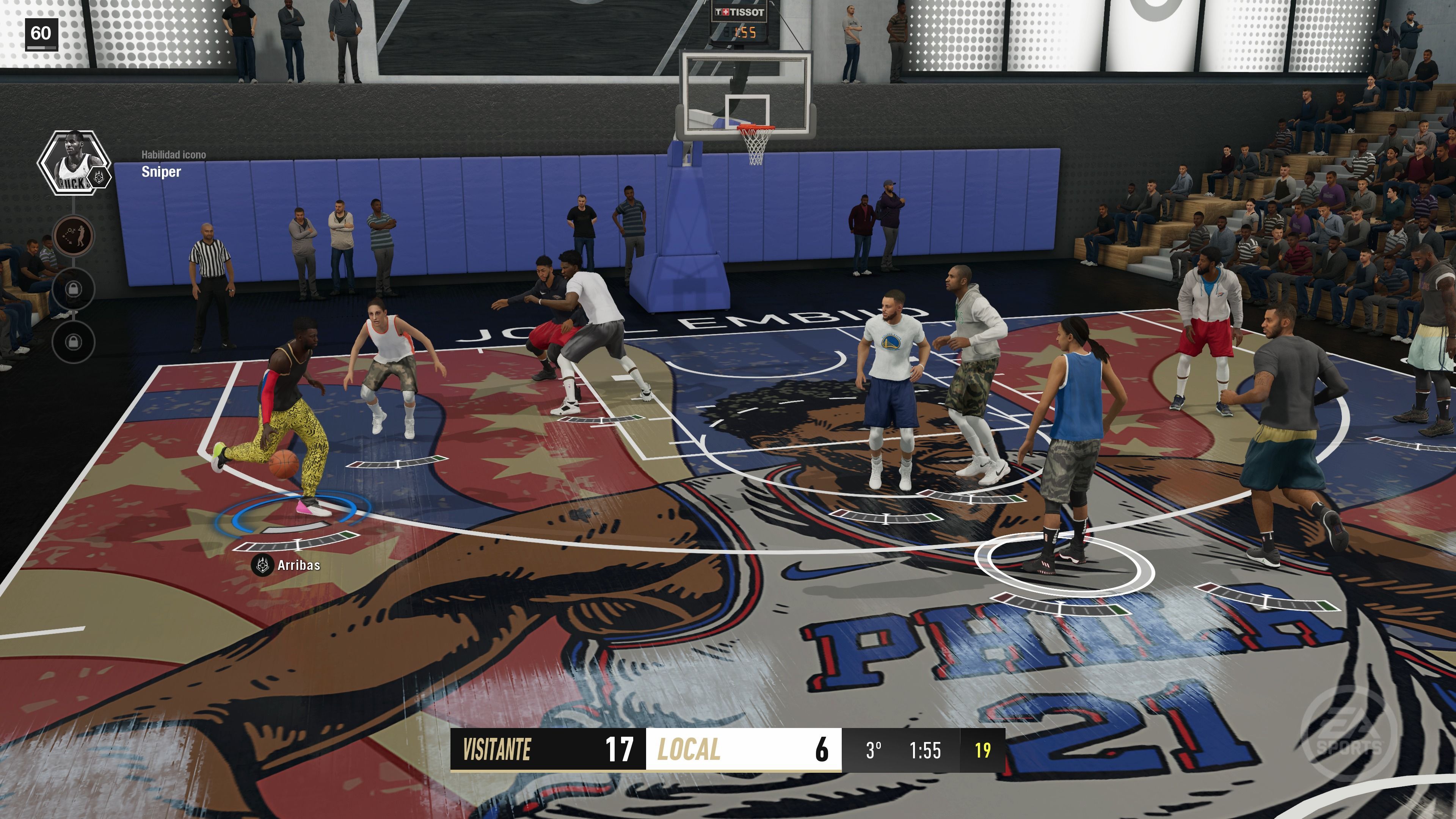1456x819 pixels.
Task: Select the unlocked icon ability circle
Action: click(x=74, y=235)
